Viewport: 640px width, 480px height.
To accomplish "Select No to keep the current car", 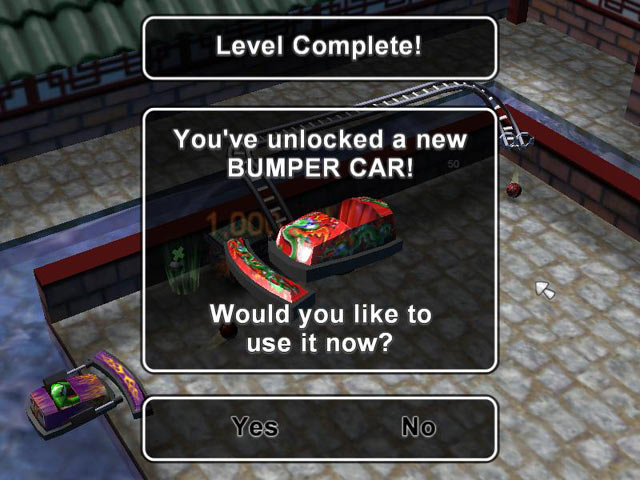I will tap(418, 427).
